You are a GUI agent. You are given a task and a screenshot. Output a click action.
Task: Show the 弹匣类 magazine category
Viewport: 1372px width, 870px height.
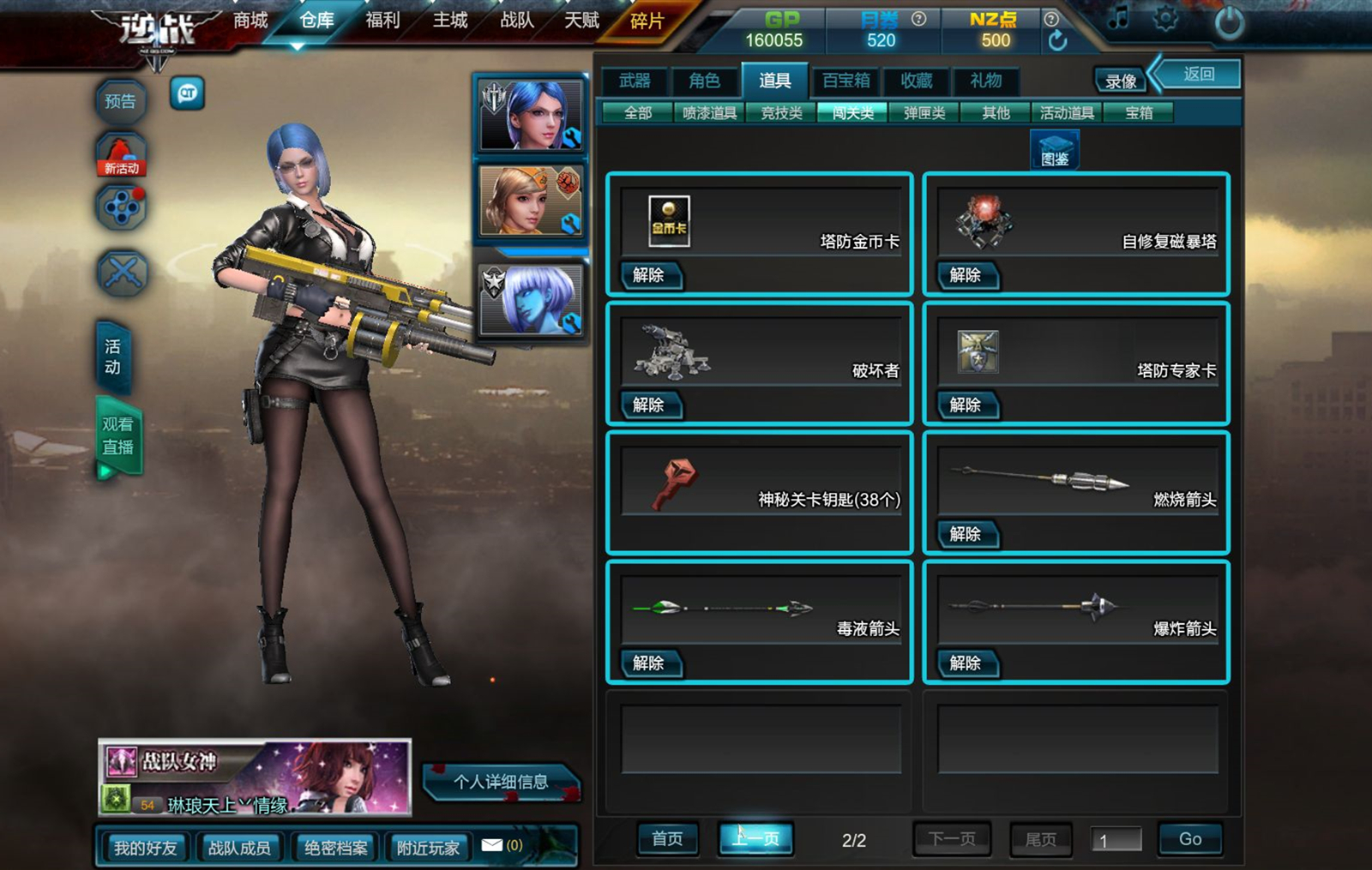pyautogui.click(x=924, y=112)
